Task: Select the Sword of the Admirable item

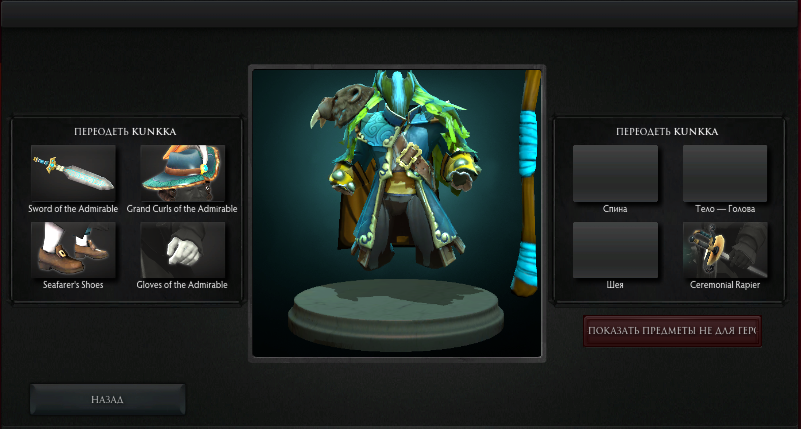Action: click(73, 174)
